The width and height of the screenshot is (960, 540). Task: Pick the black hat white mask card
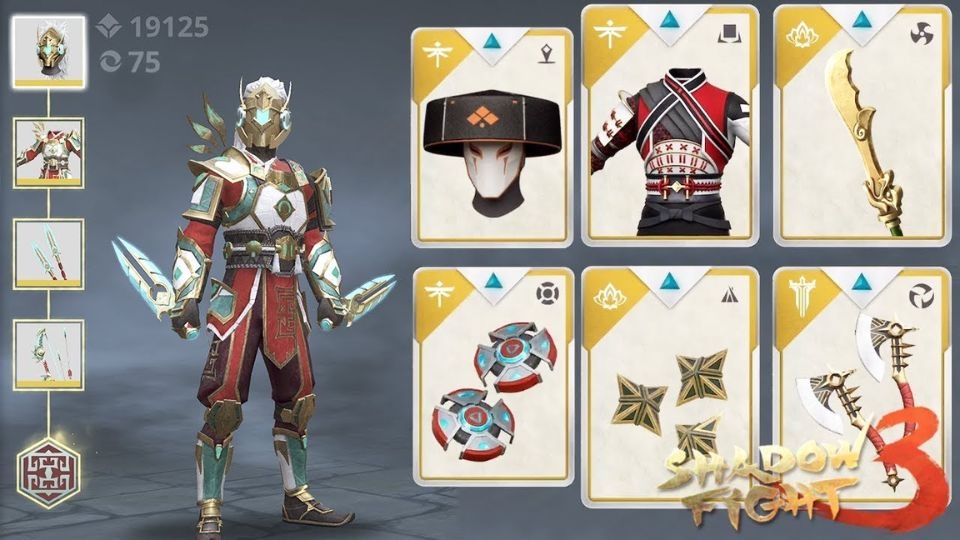[492, 137]
